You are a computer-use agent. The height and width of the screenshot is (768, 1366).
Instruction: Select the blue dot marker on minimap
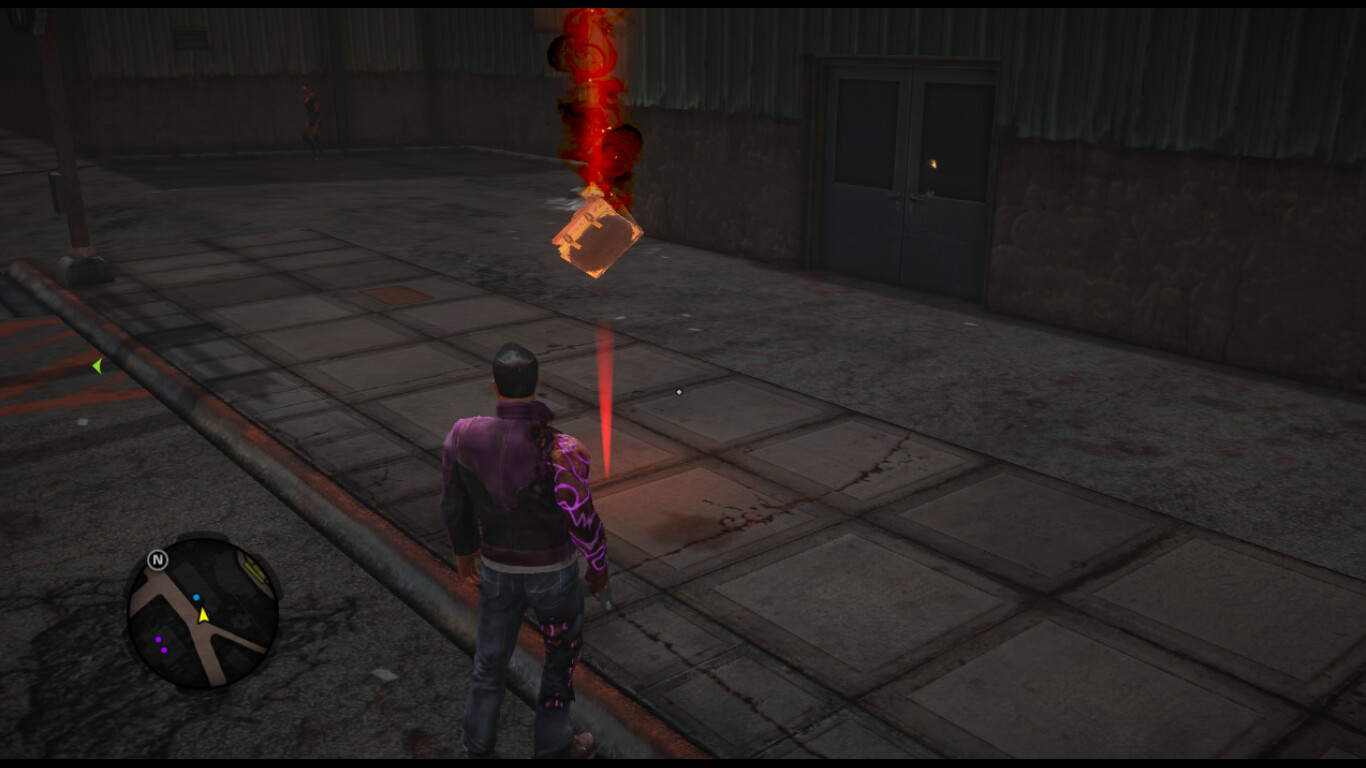pyautogui.click(x=196, y=598)
